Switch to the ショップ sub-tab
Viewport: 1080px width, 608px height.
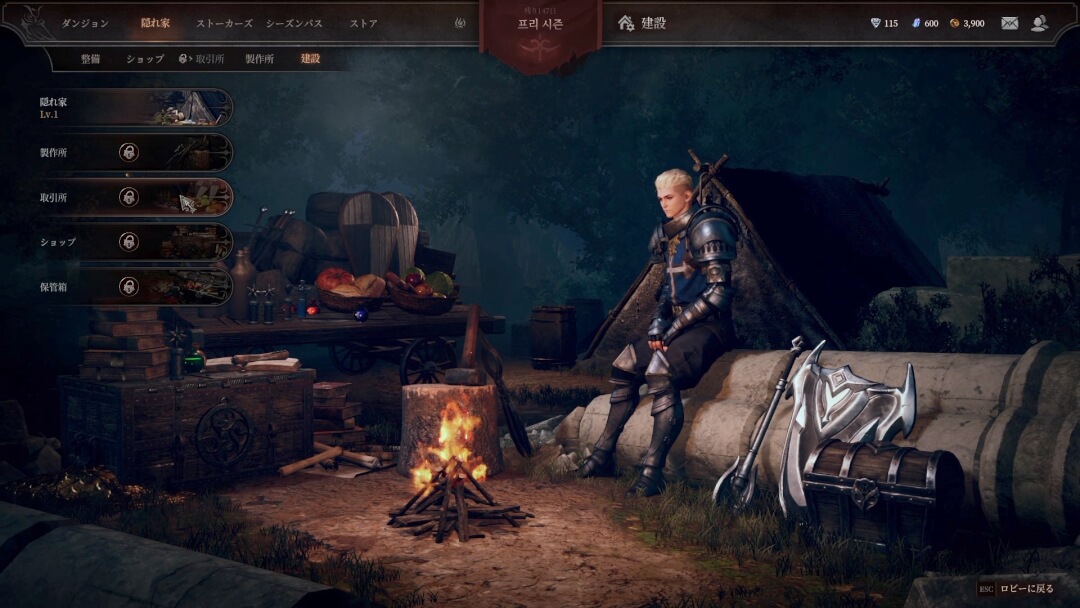point(145,59)
